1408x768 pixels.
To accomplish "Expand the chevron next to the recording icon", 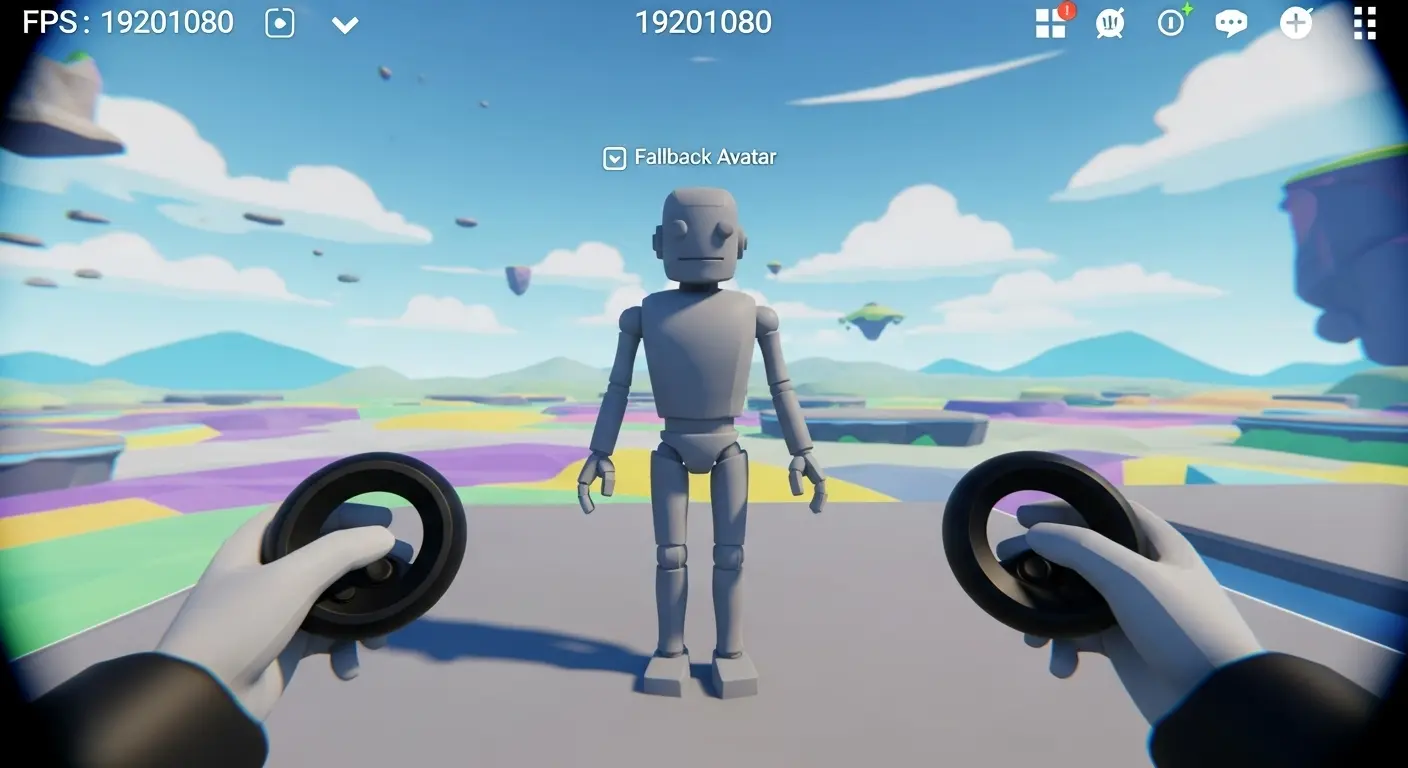I will pyautogui.click(x=345, y=25).
